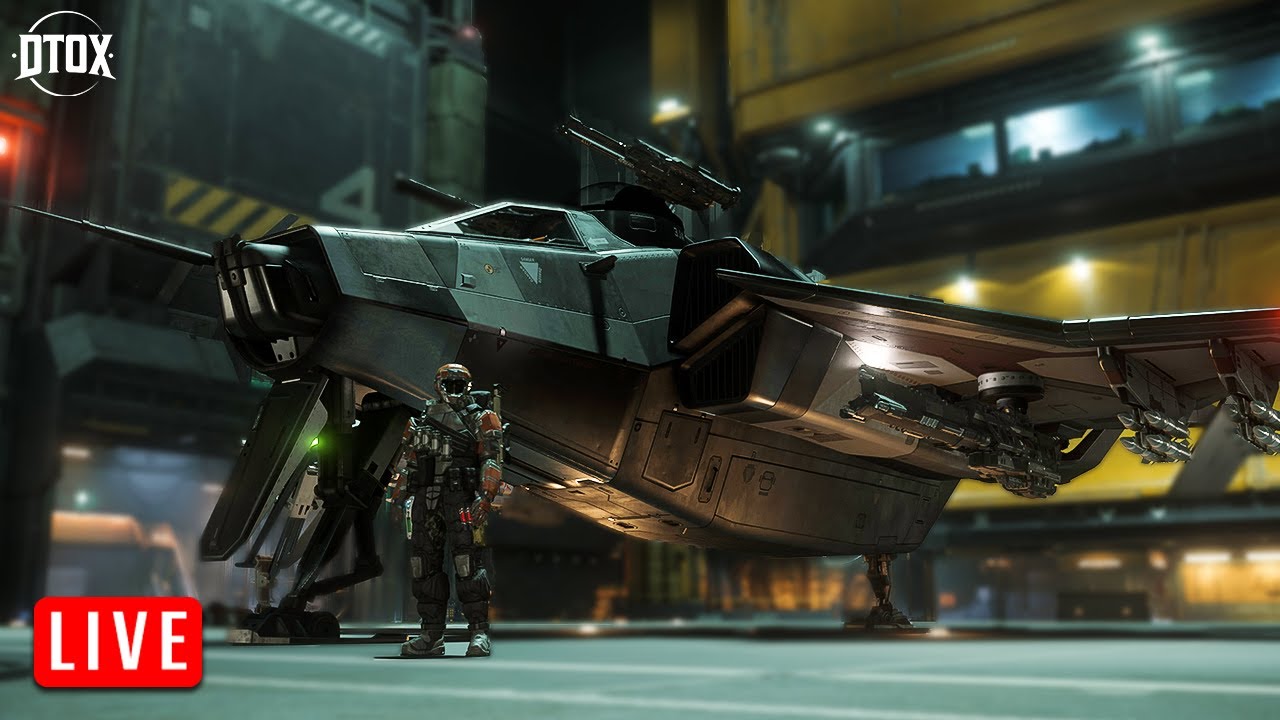Select the red LIVE badge

(x=118, y=642)
